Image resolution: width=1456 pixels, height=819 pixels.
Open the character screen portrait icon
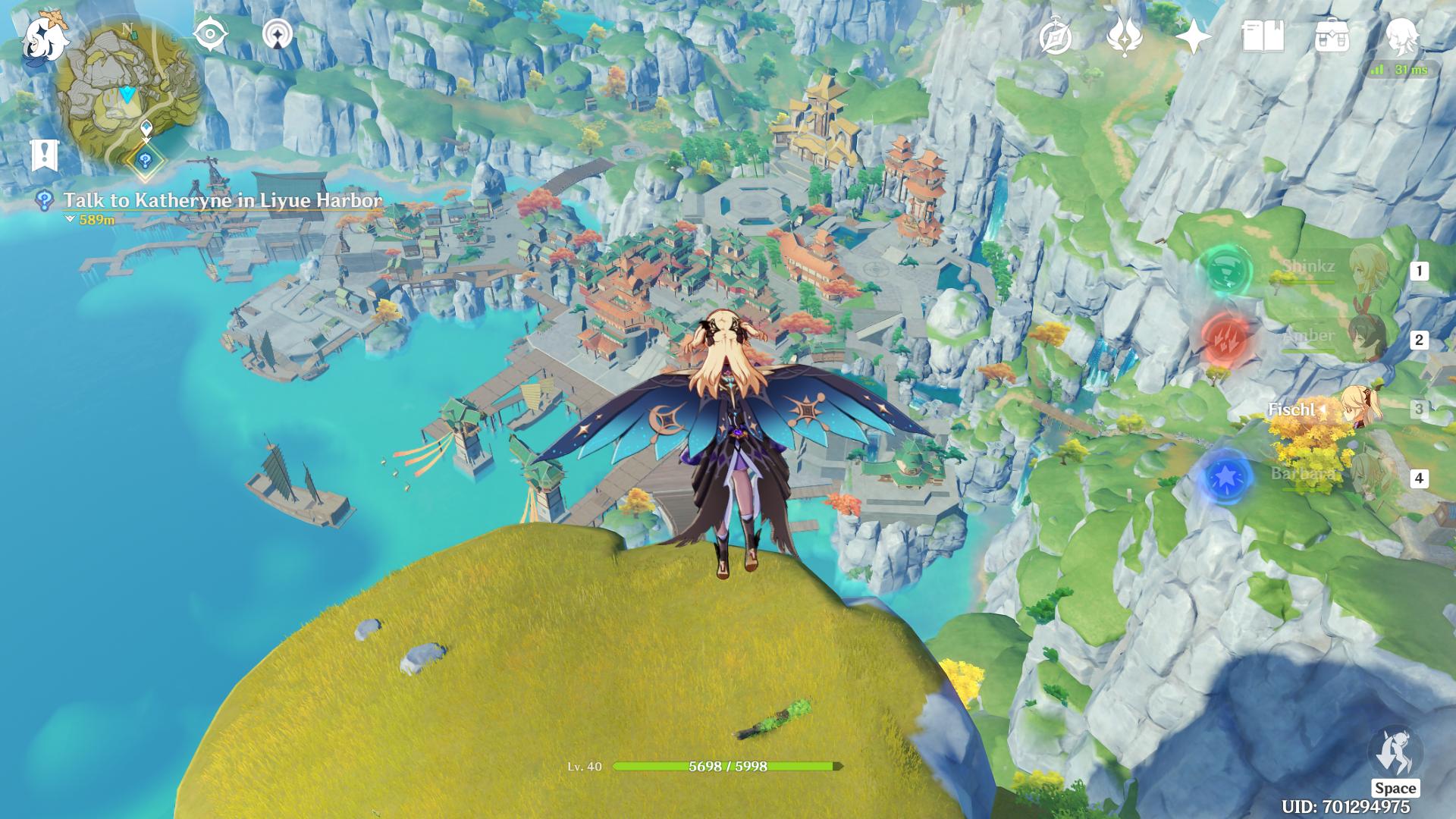click(1401, 35)
